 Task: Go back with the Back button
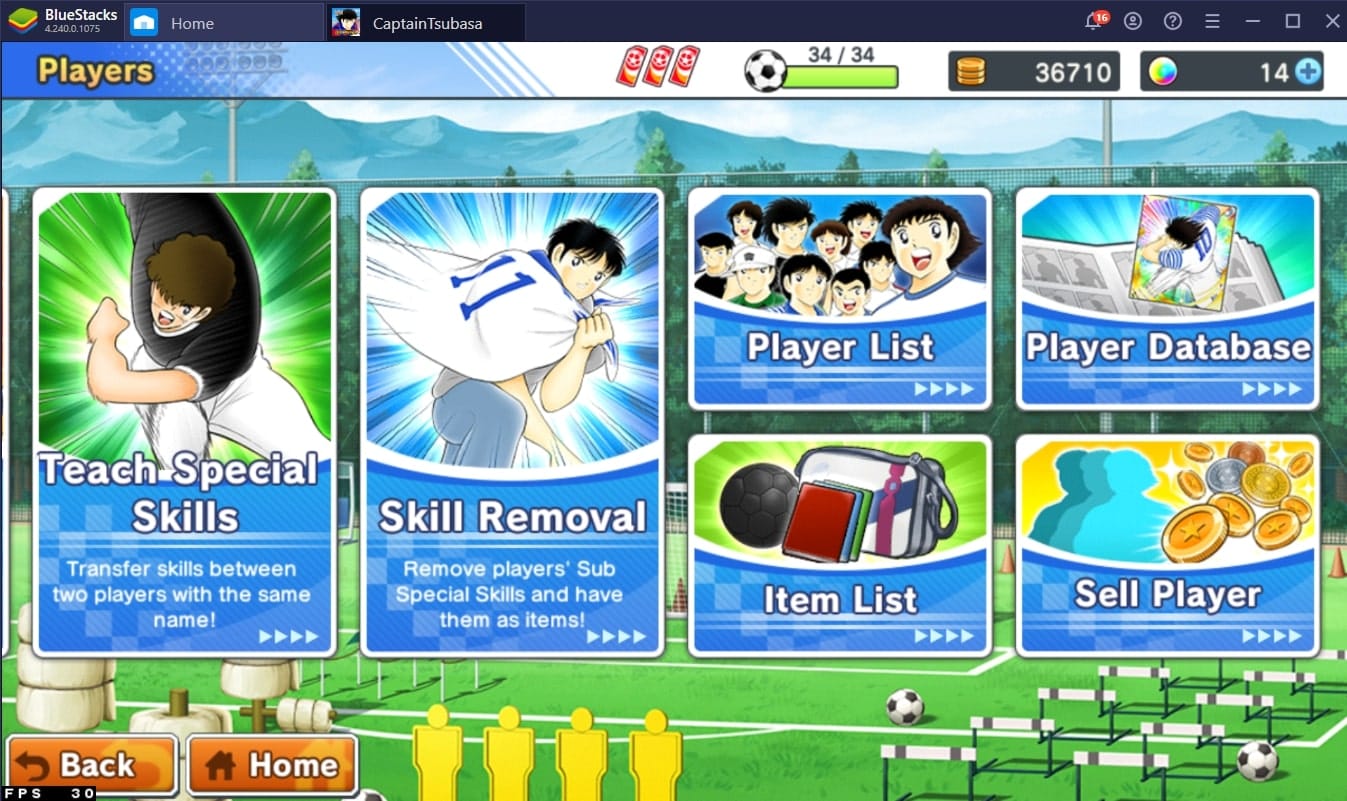[x=92, y=766]
